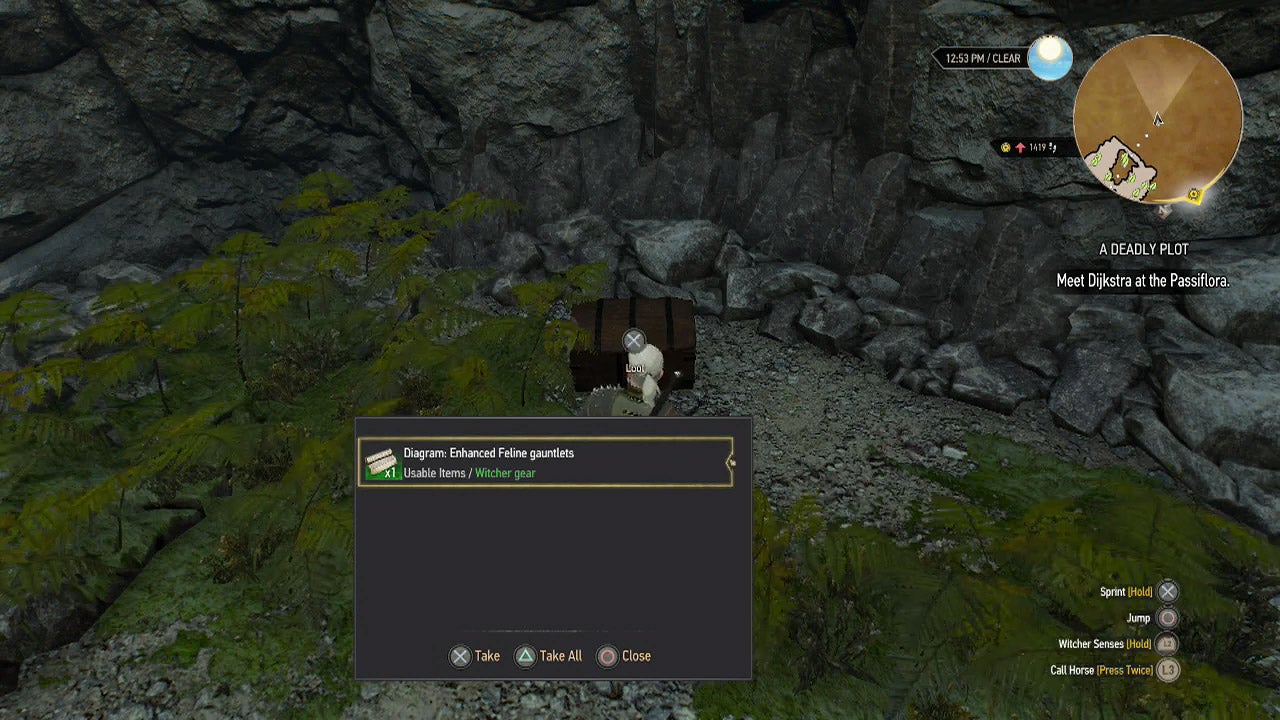Click the triangle icon beside Take All
The height and width of the screenshot is (720, 1280).
point(524,656)
